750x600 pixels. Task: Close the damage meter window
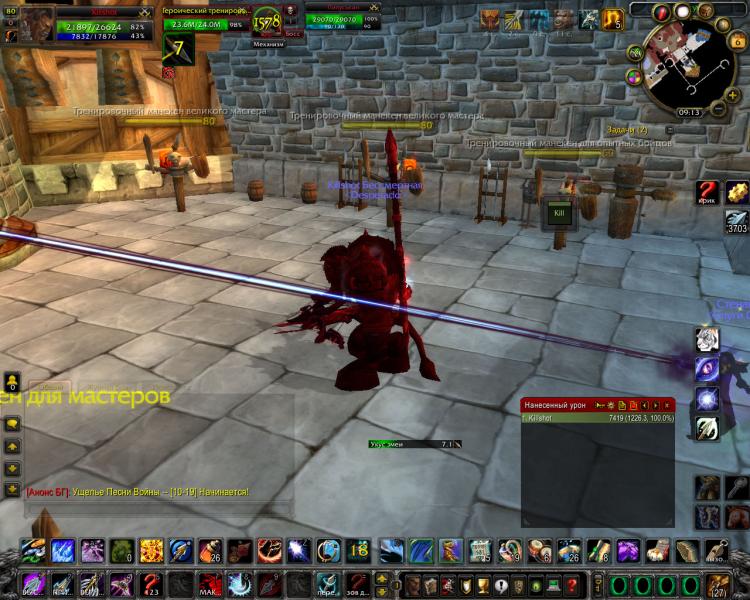coord(667,404)
